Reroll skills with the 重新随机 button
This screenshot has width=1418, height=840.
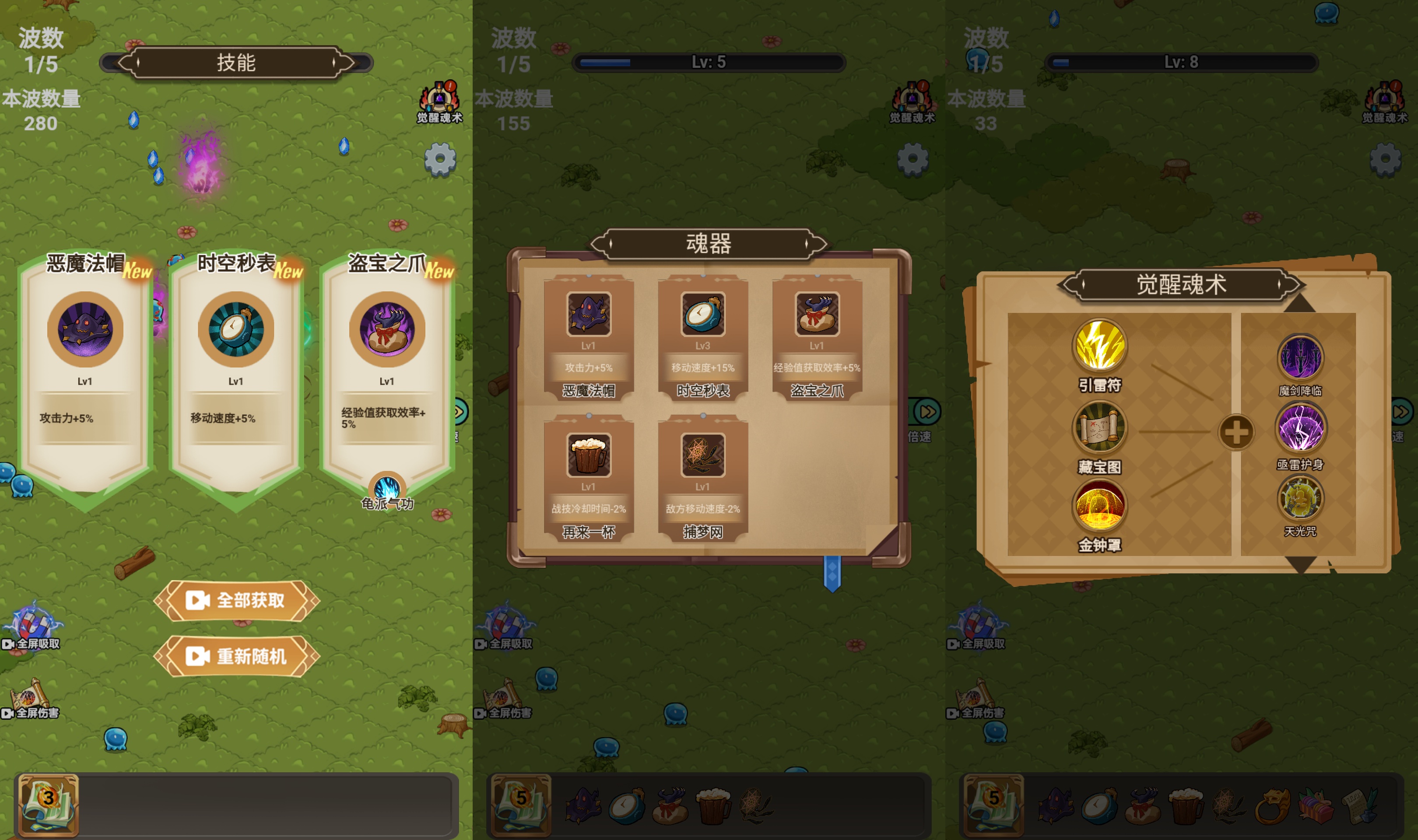237,657
